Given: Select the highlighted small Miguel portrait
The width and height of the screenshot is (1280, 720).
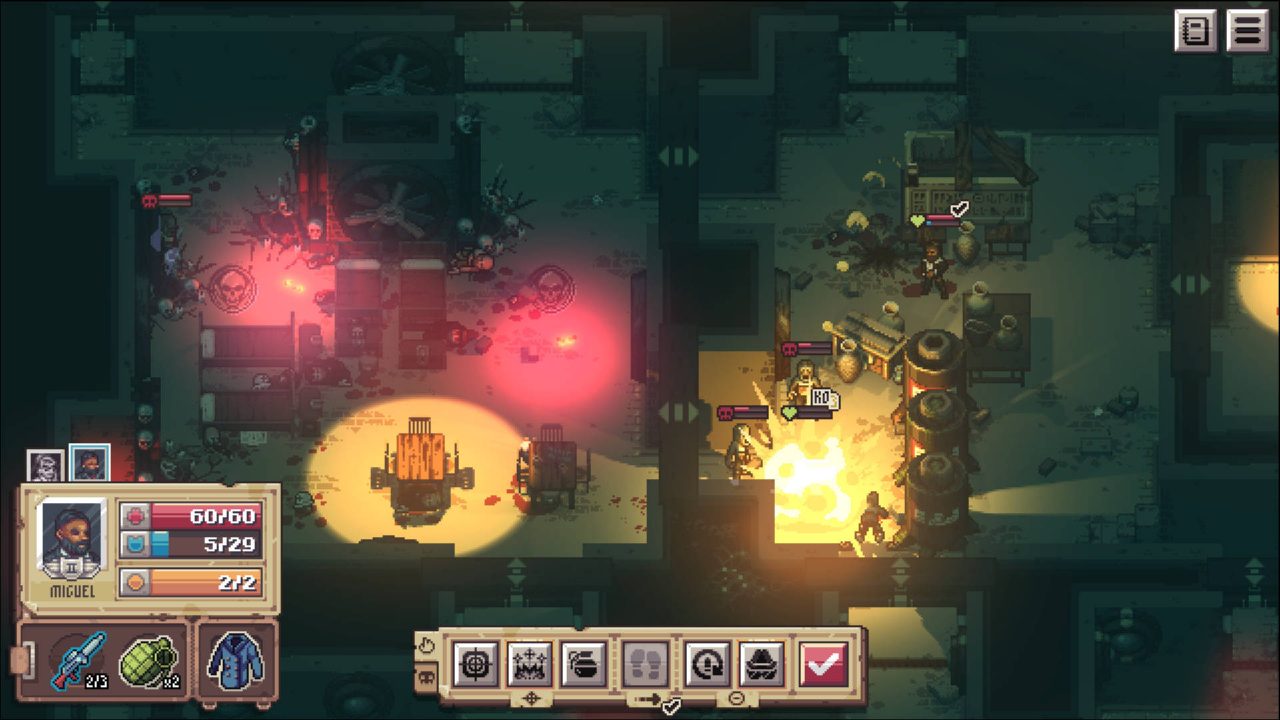Looking at the screenshot, I should pos(89,463).
